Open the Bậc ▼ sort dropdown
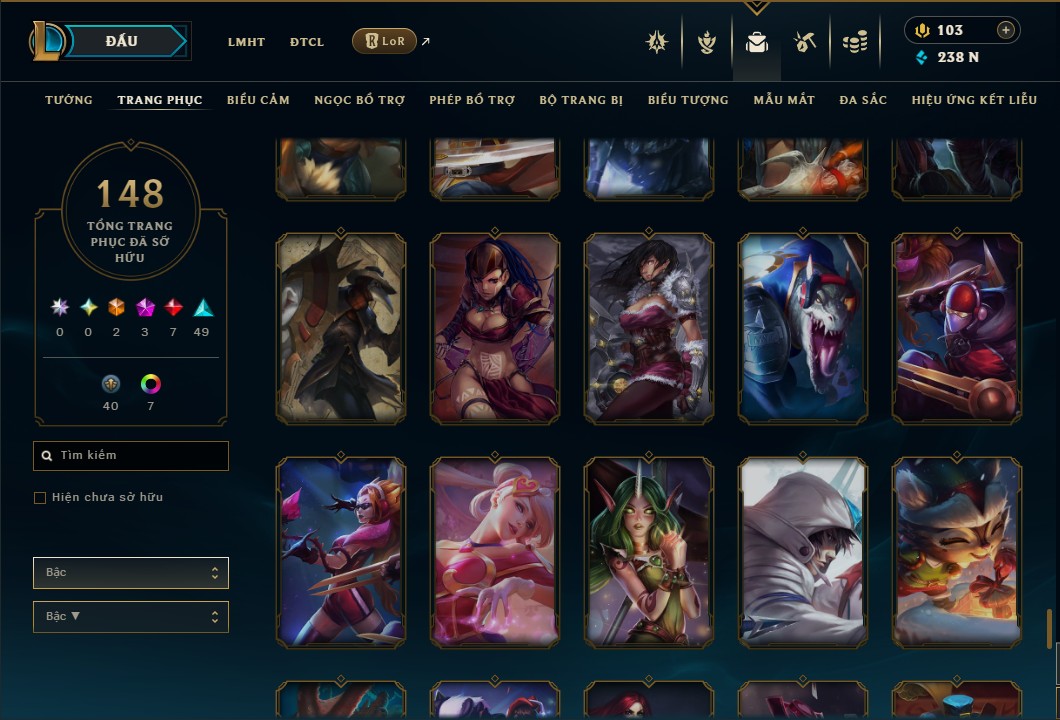Viewport: 1060px width, 720px height. (x=131, y=617)
